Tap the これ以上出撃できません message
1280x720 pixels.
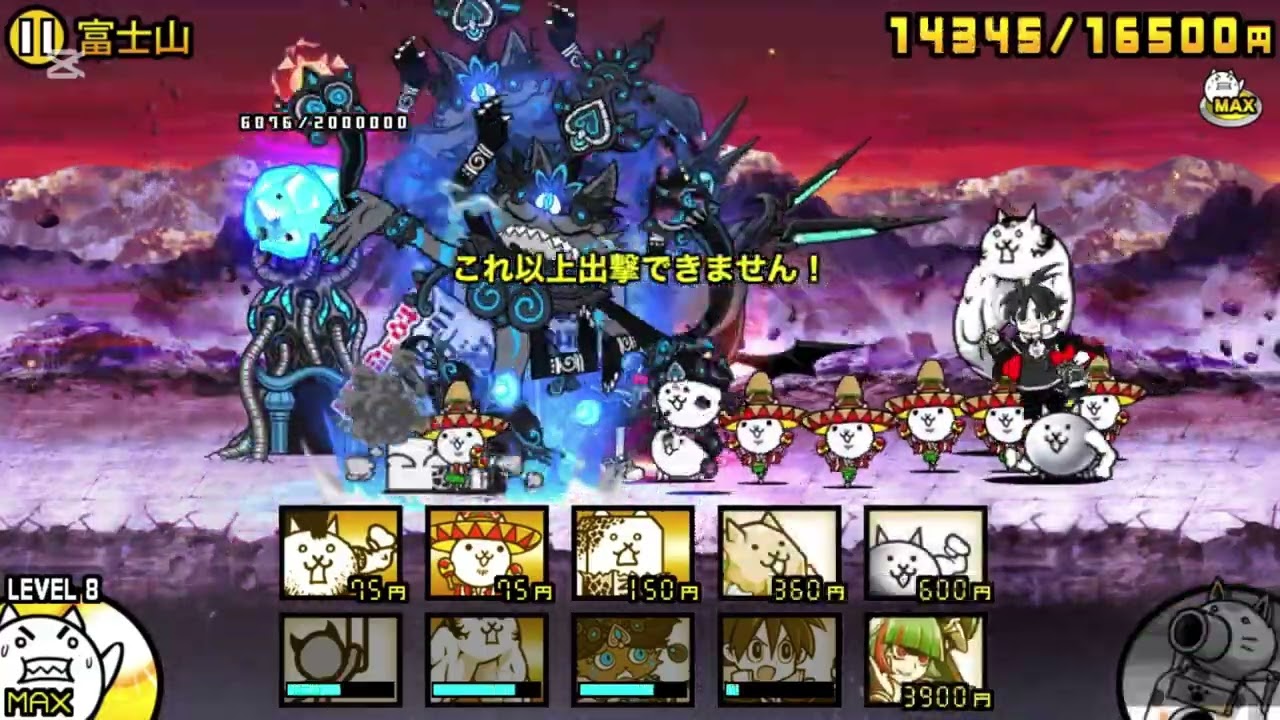pos(636,268)
